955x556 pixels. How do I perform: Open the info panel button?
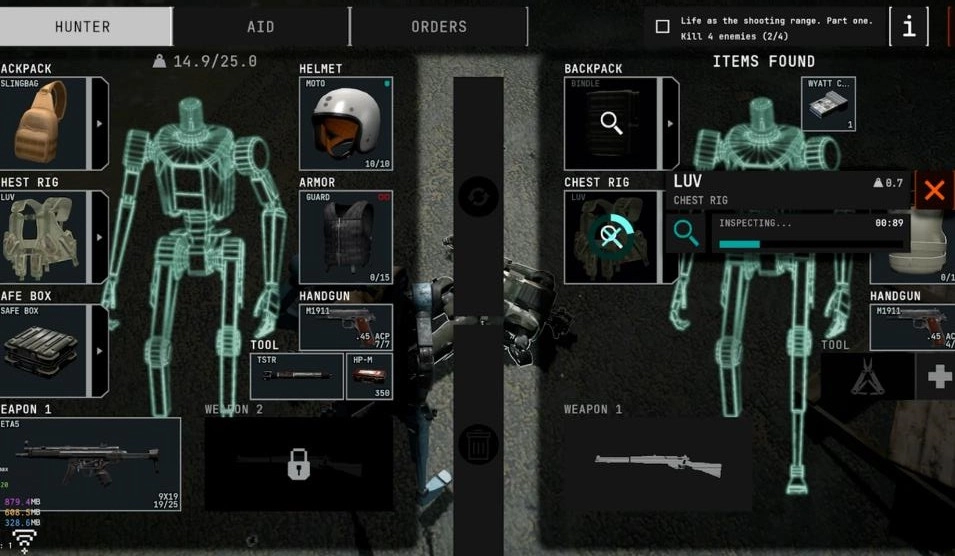(x=908, y=27)
